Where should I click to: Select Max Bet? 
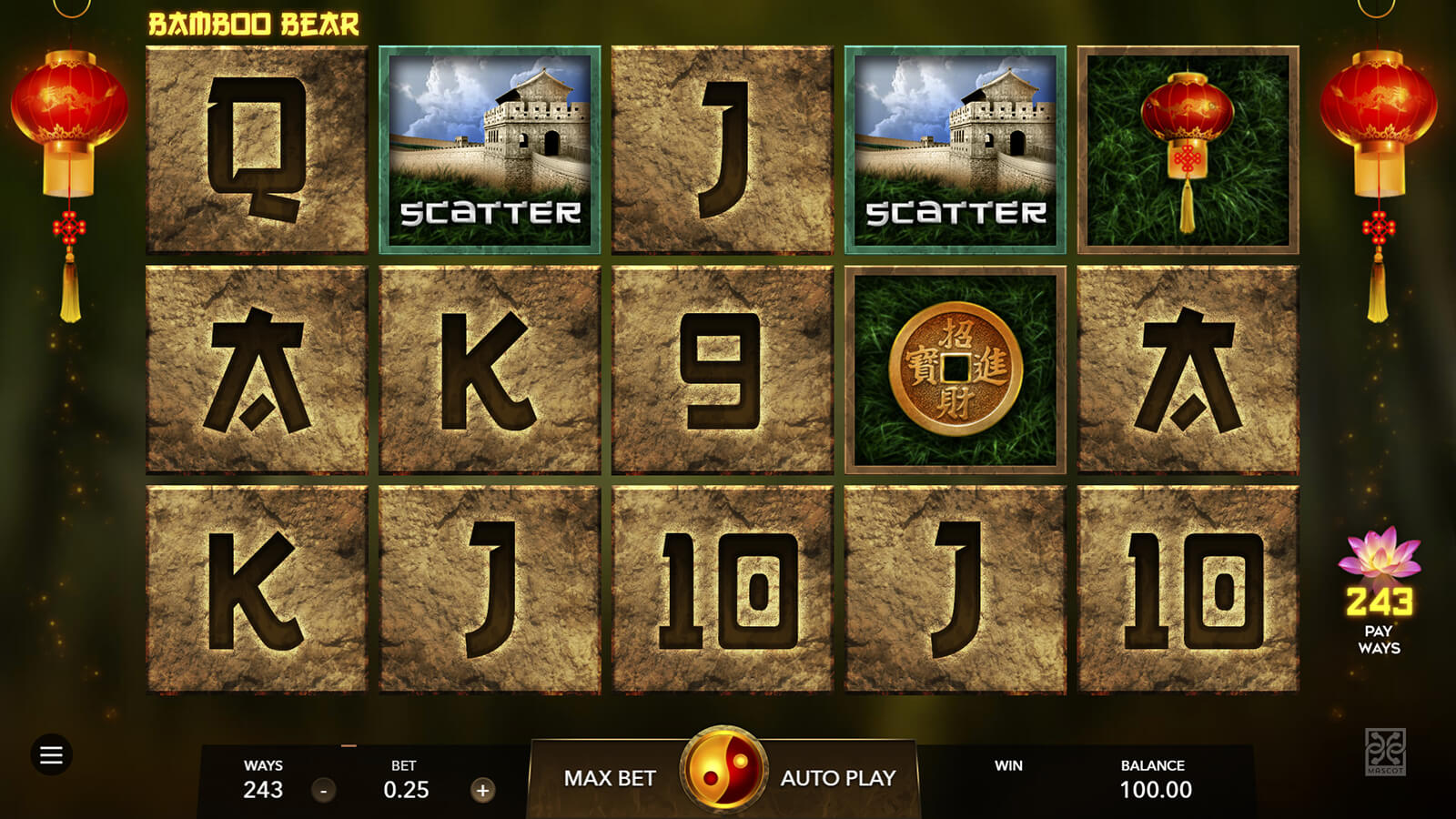click(609, 778)
